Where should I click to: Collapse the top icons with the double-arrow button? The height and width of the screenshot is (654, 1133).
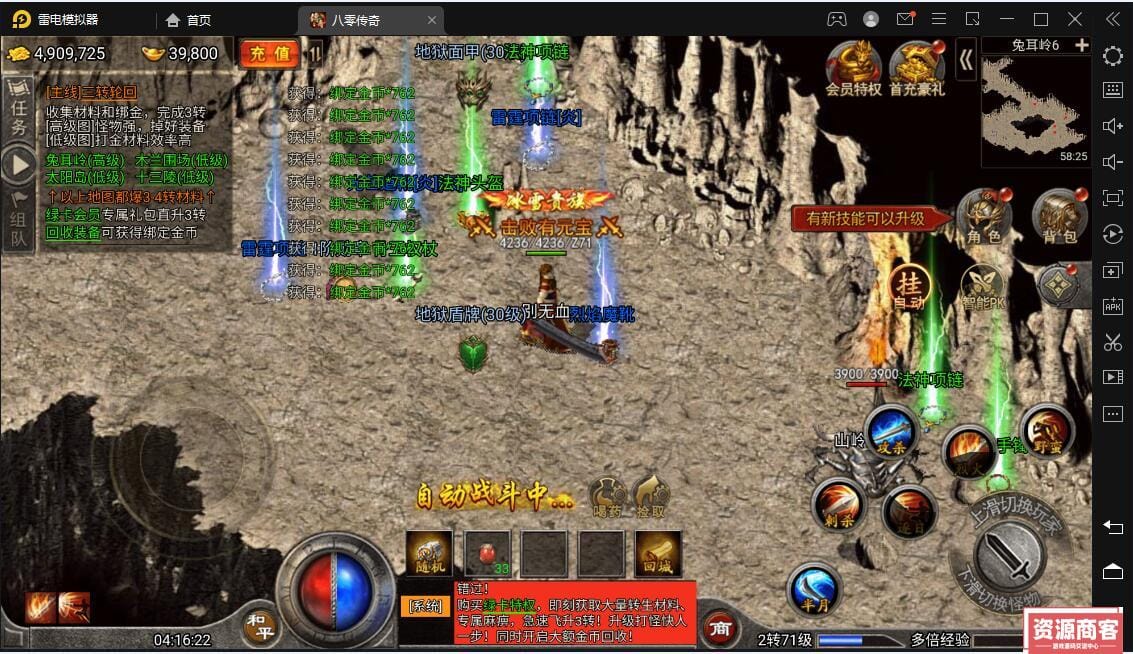point(966,60)
